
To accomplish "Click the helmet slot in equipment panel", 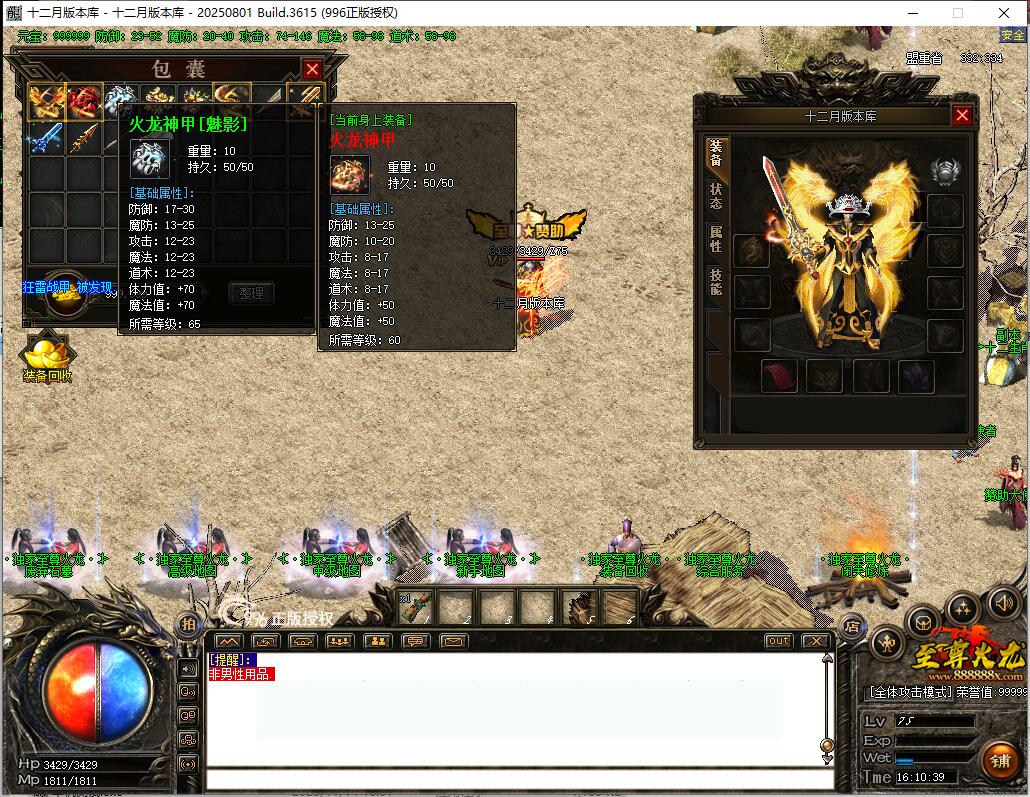I will [x=944, y=171].
